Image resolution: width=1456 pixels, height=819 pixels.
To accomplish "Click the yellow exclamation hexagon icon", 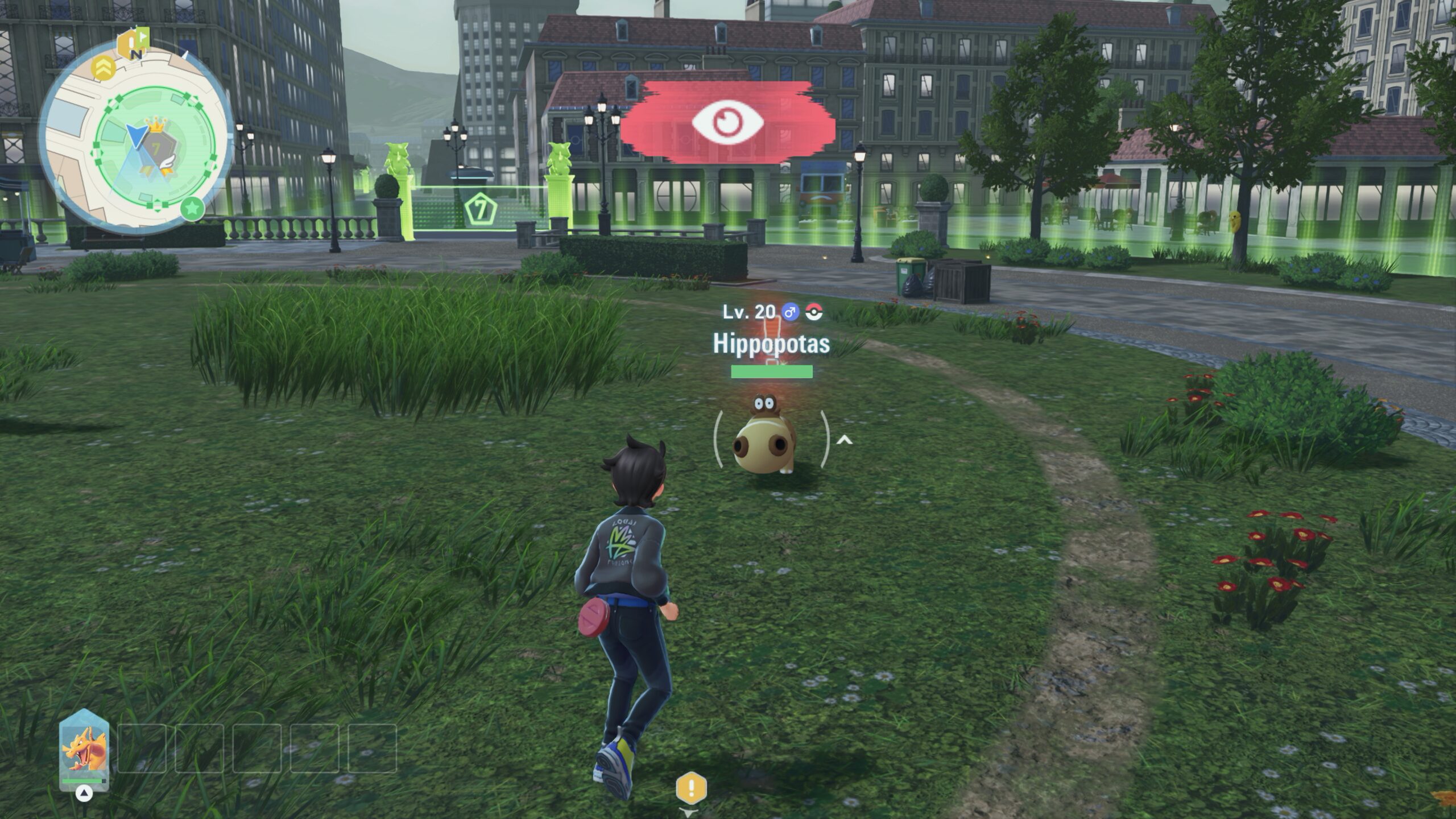I will [691, 788].
